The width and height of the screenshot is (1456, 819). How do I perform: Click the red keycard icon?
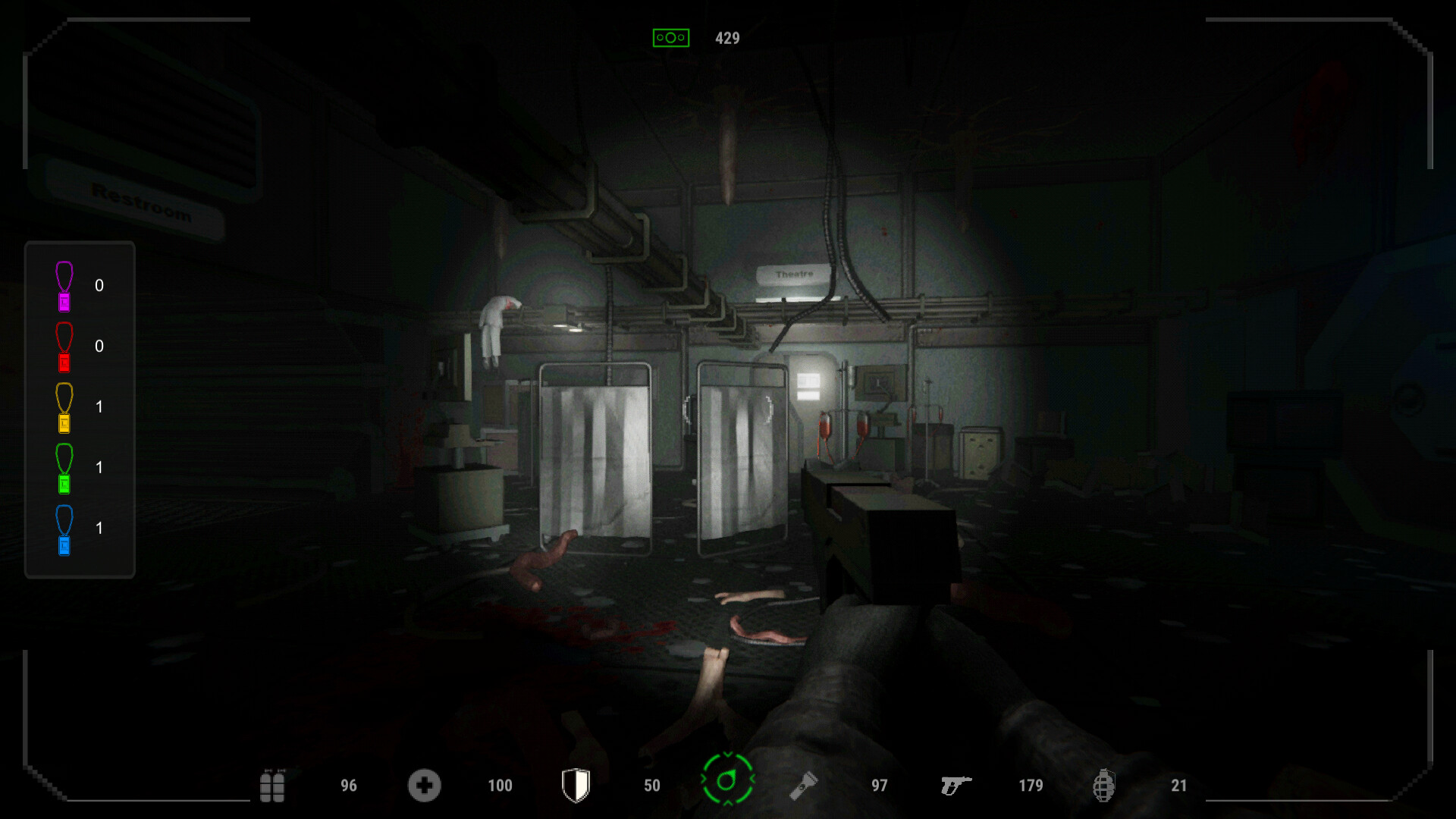64,347
